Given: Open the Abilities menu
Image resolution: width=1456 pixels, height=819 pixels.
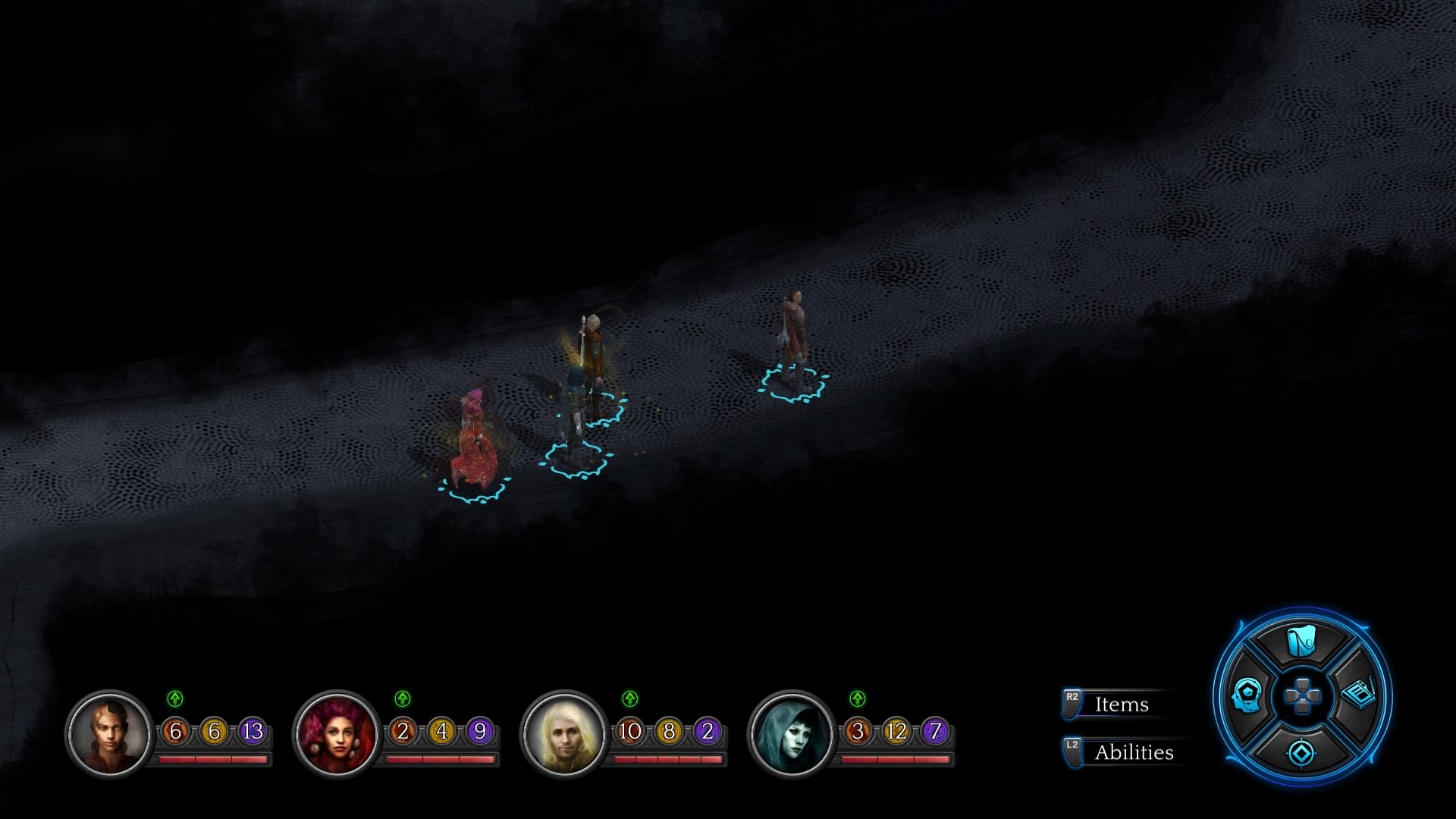Looking at the screenshot, I should click(1132, 752).
